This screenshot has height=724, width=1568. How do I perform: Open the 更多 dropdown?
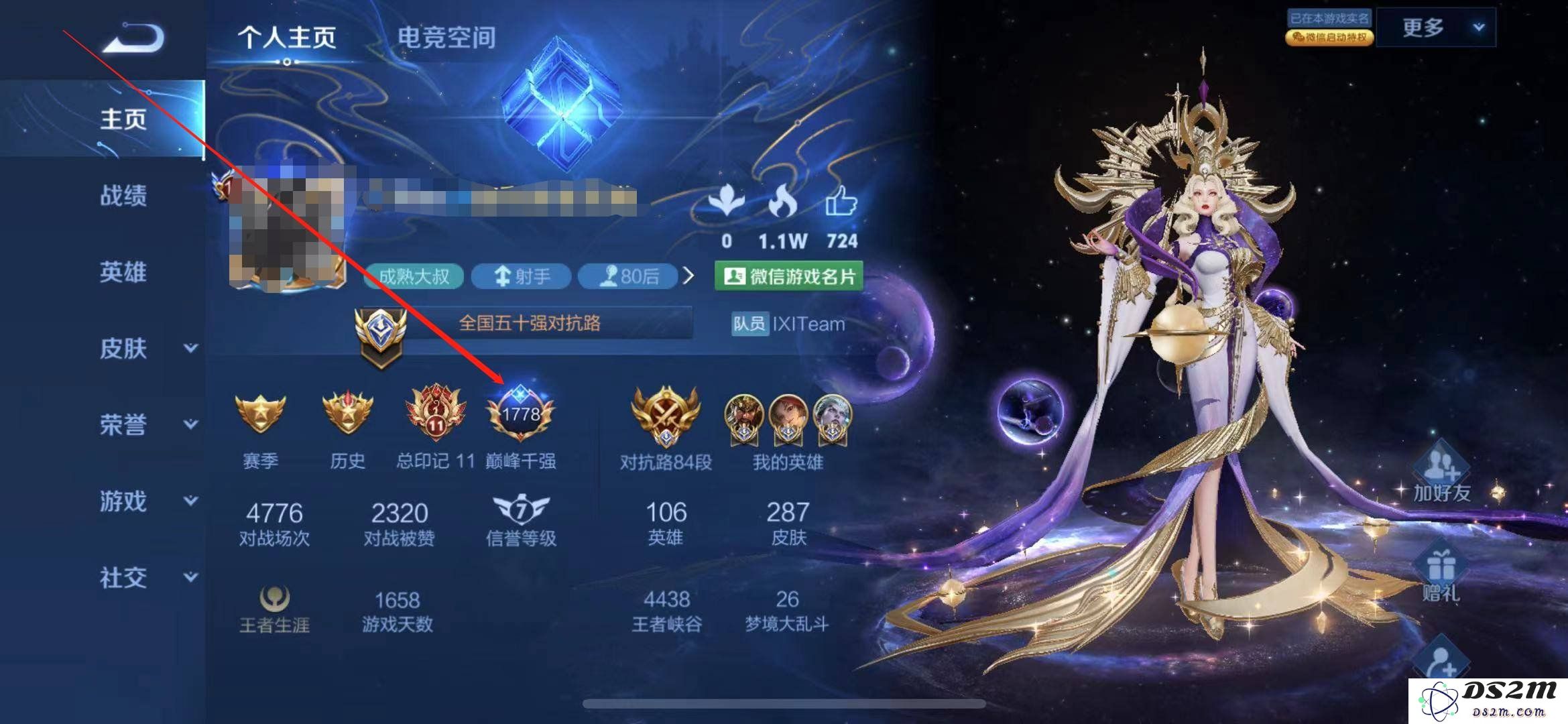(x=1439, y=28)
